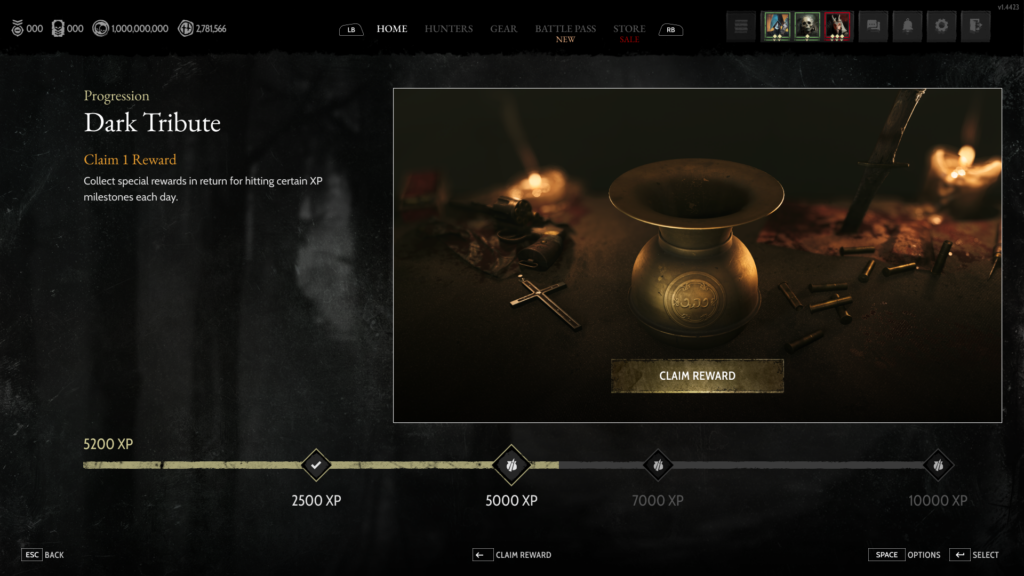The width and height of the screenshot is (1024, 576).
Task: Open settings with the gear icon
Action: click(941, 27)
